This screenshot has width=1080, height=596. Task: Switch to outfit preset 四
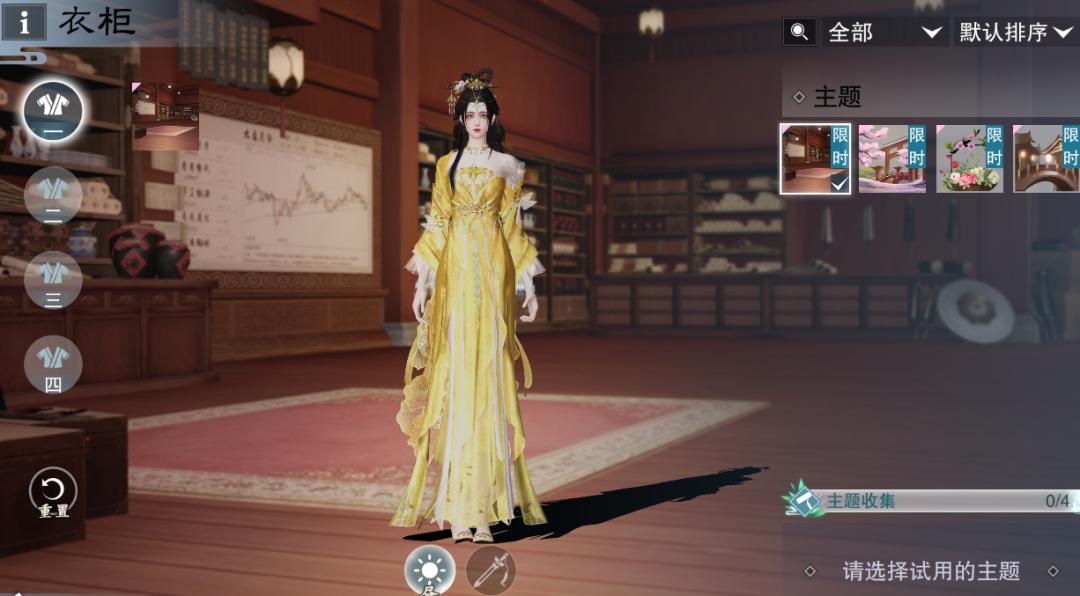click(x=53, y=365)
